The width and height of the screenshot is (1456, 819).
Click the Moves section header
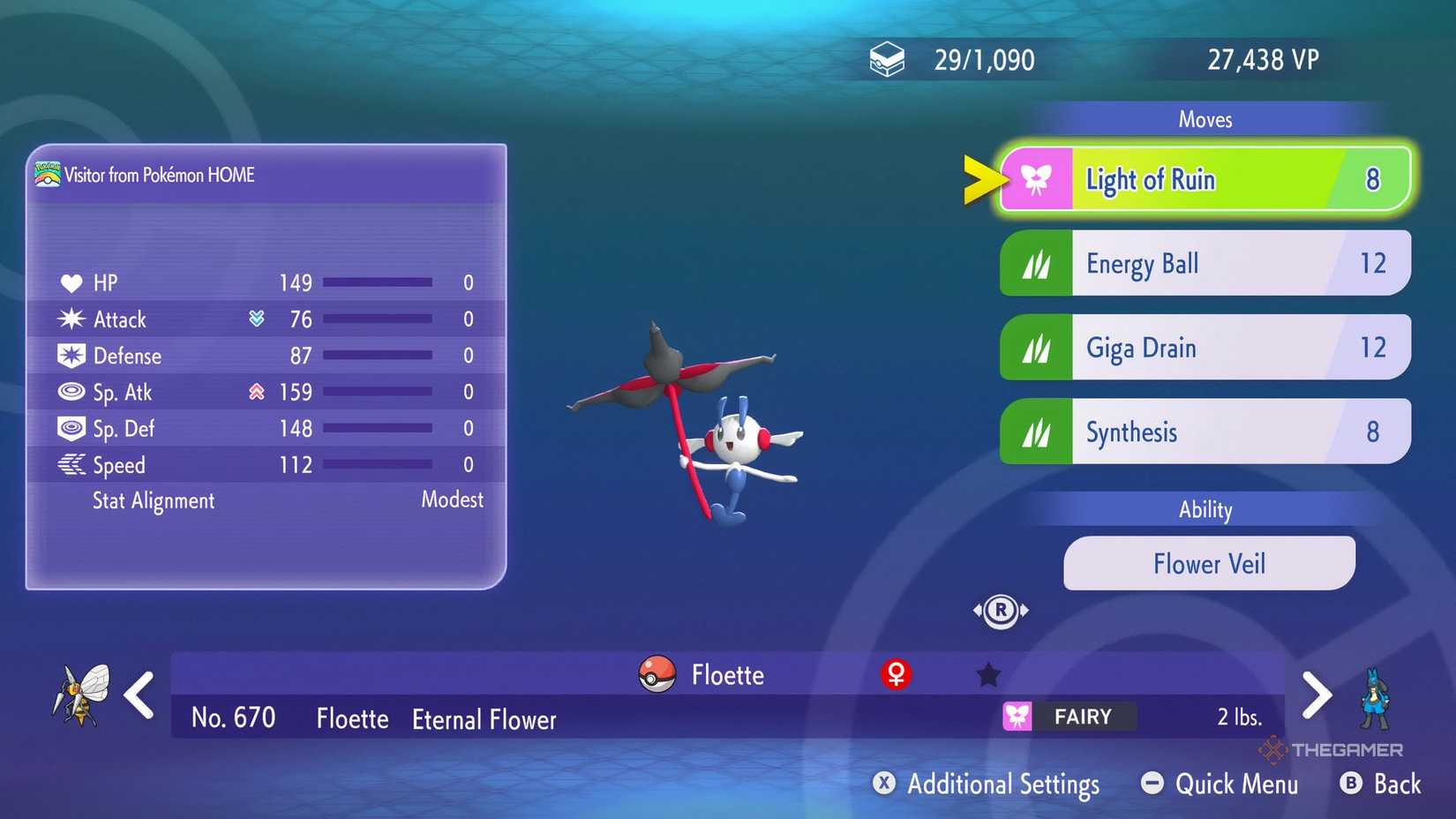tap(1205, 119)
